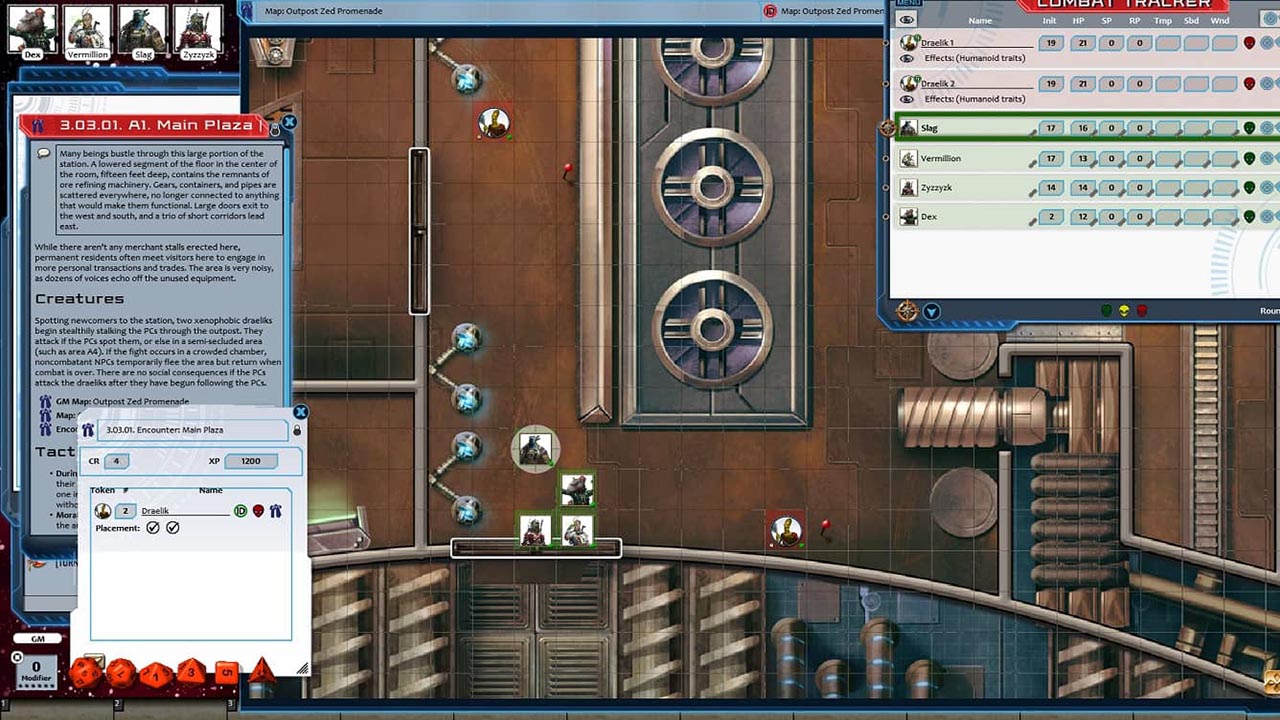The width and height of the screenshot is (1280, 720).
Task: Click Effects: Humanoid traits under Draelik 2
Action: click(x=975, y=98)
